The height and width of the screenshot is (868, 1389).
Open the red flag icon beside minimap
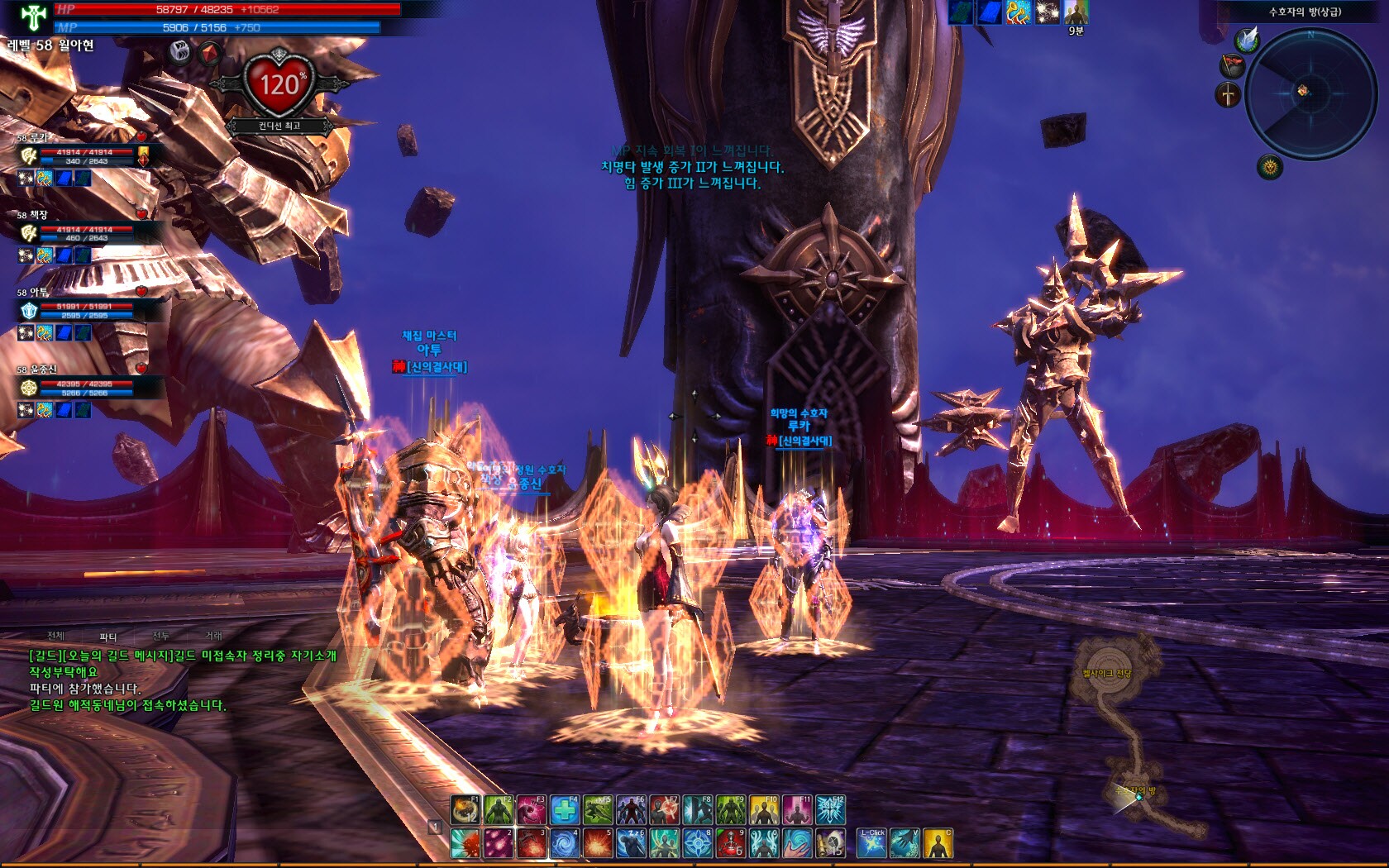[1232, 65]
